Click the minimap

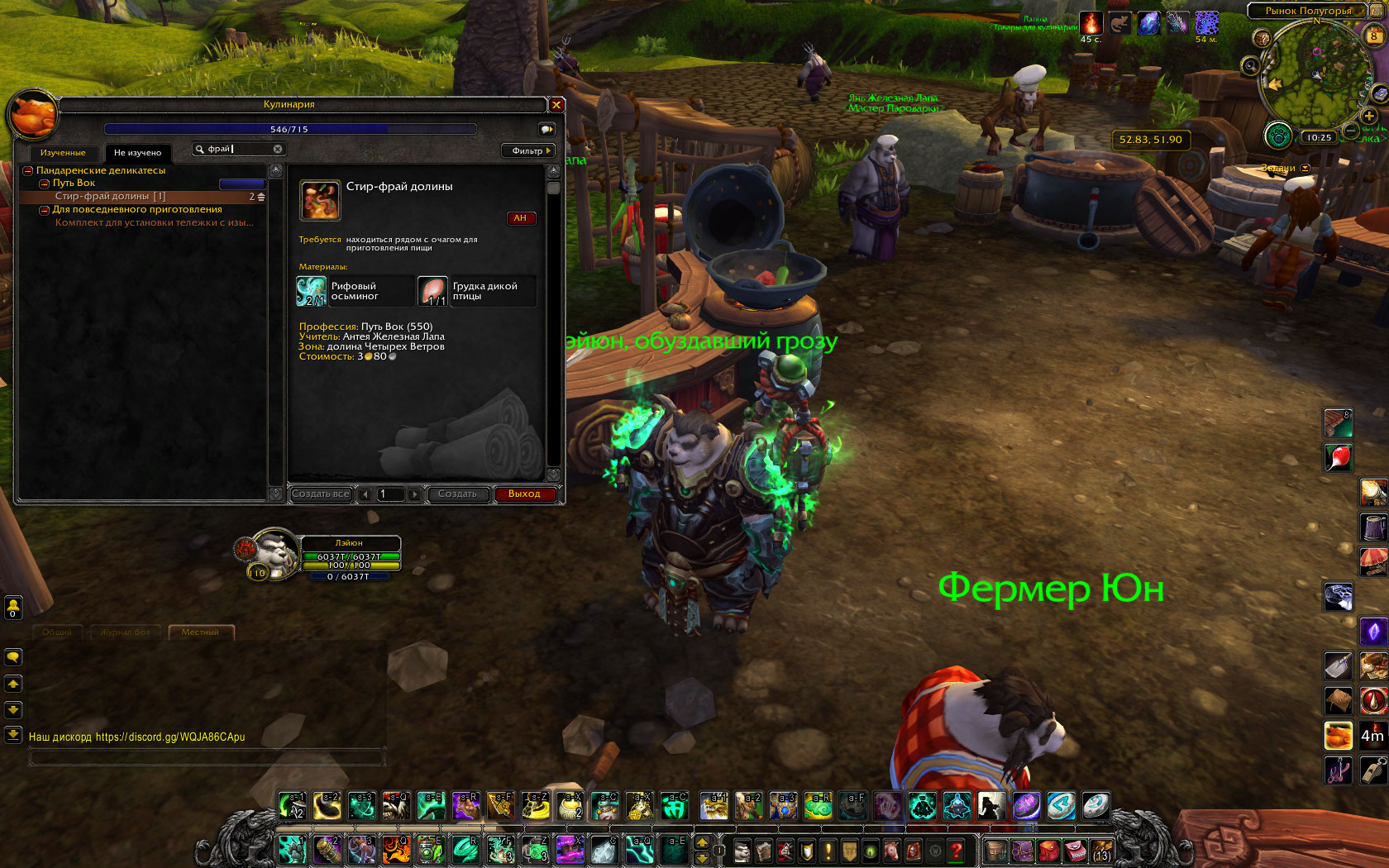[1312, 76]
